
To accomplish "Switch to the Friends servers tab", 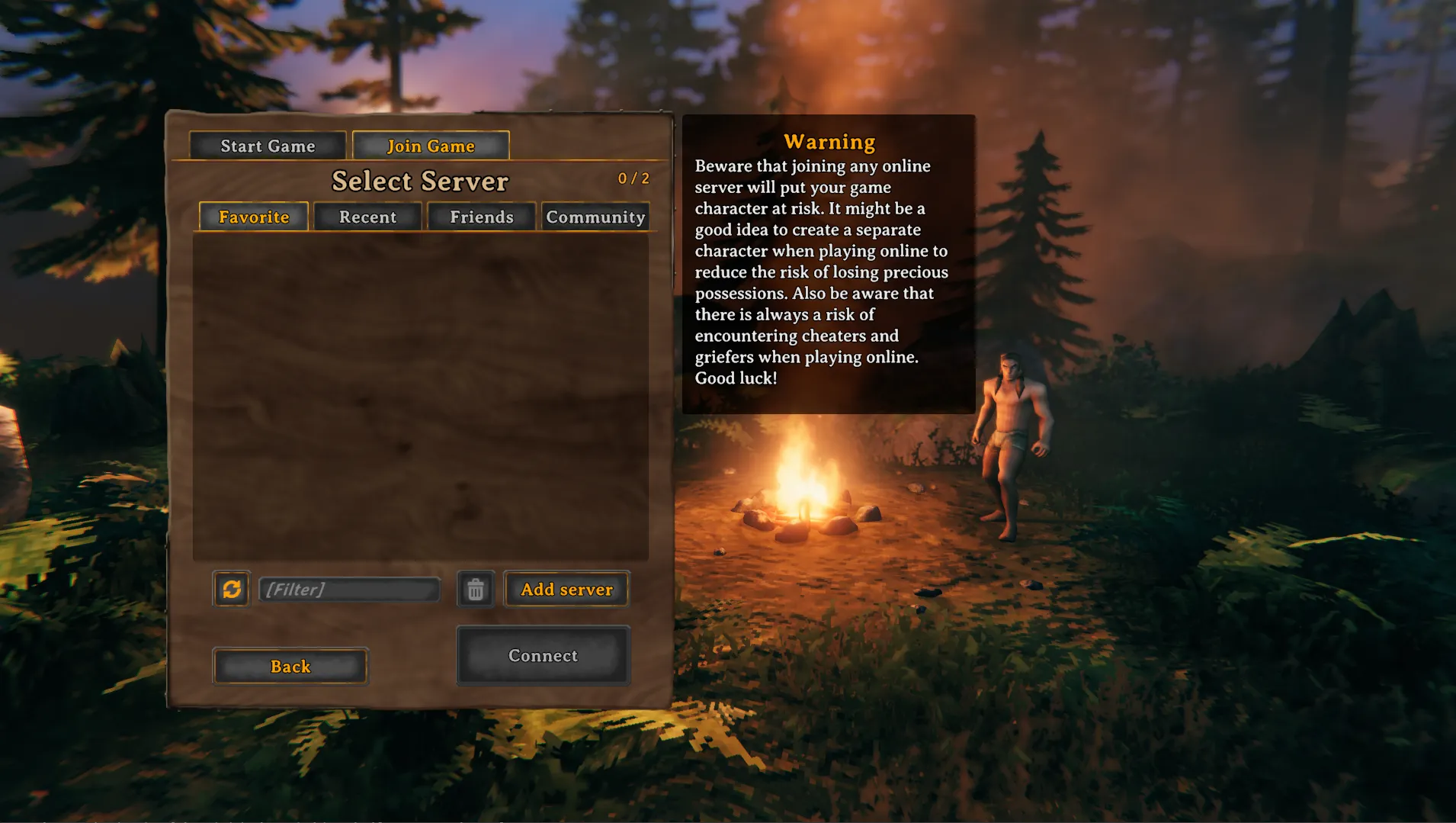I will 482,217.
